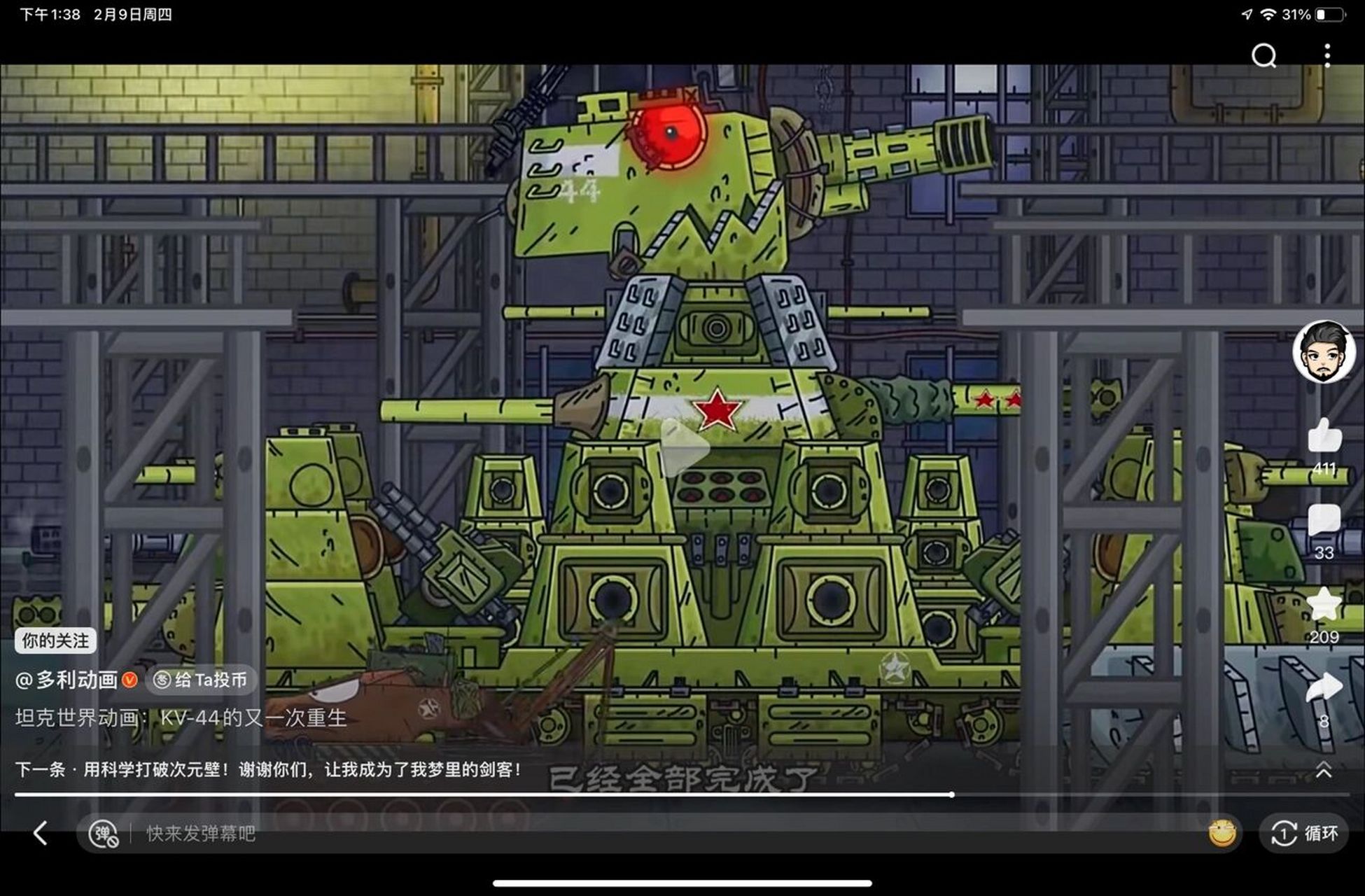Open the three-dot more options menu

point(1328,55)
